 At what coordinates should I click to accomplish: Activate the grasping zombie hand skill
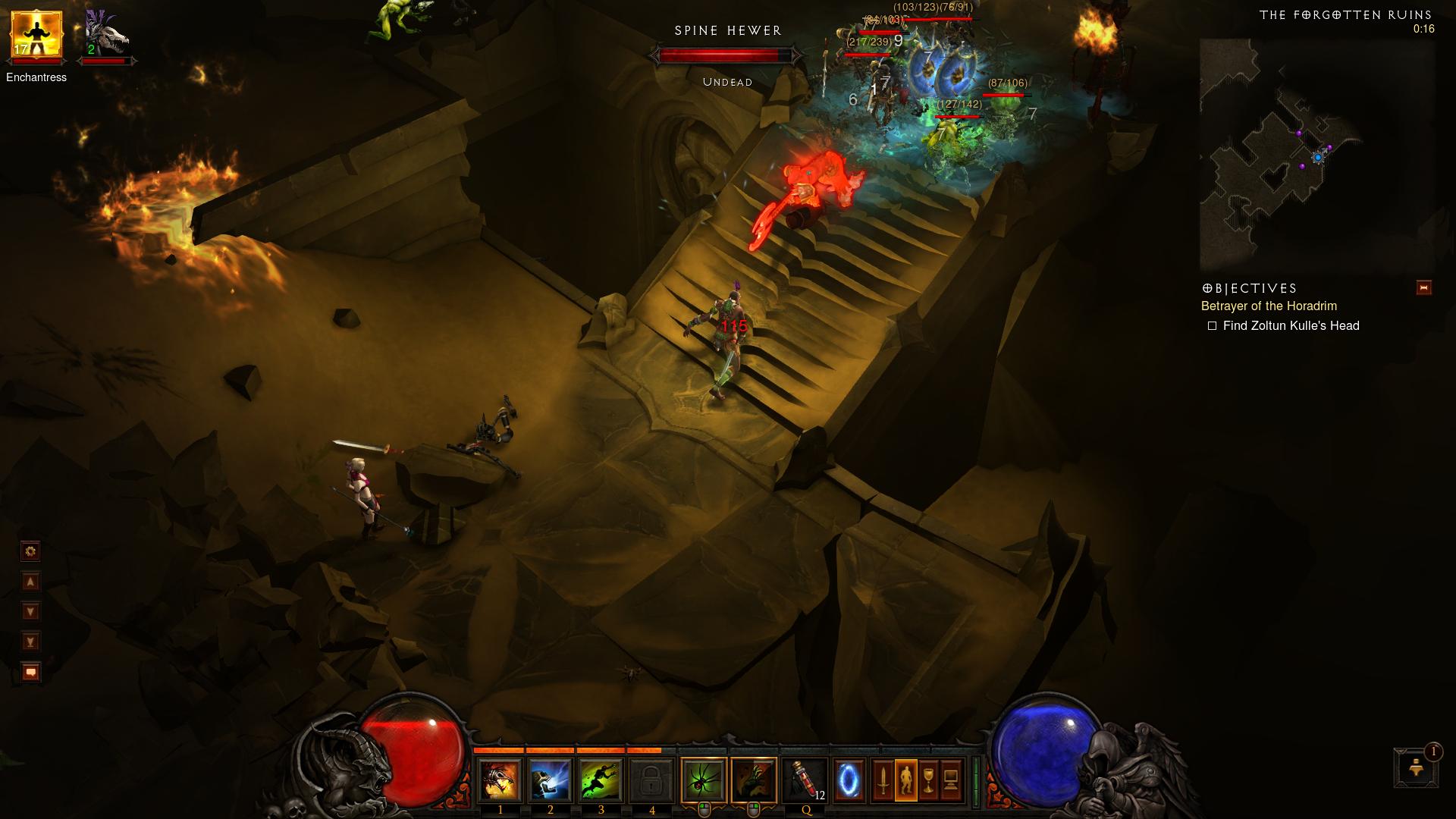[754, 780]
